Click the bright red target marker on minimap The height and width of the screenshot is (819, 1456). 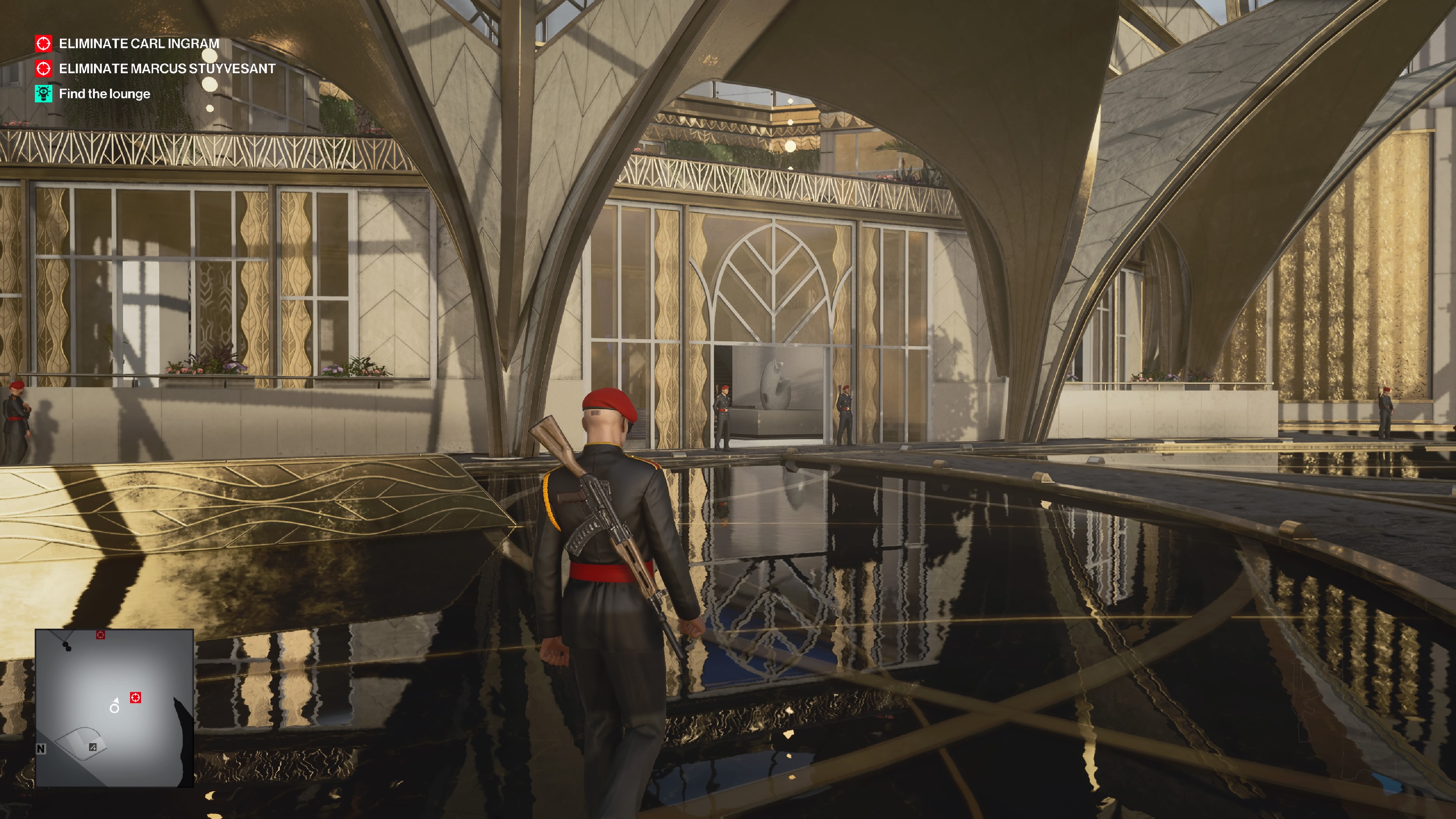point(136,698)
